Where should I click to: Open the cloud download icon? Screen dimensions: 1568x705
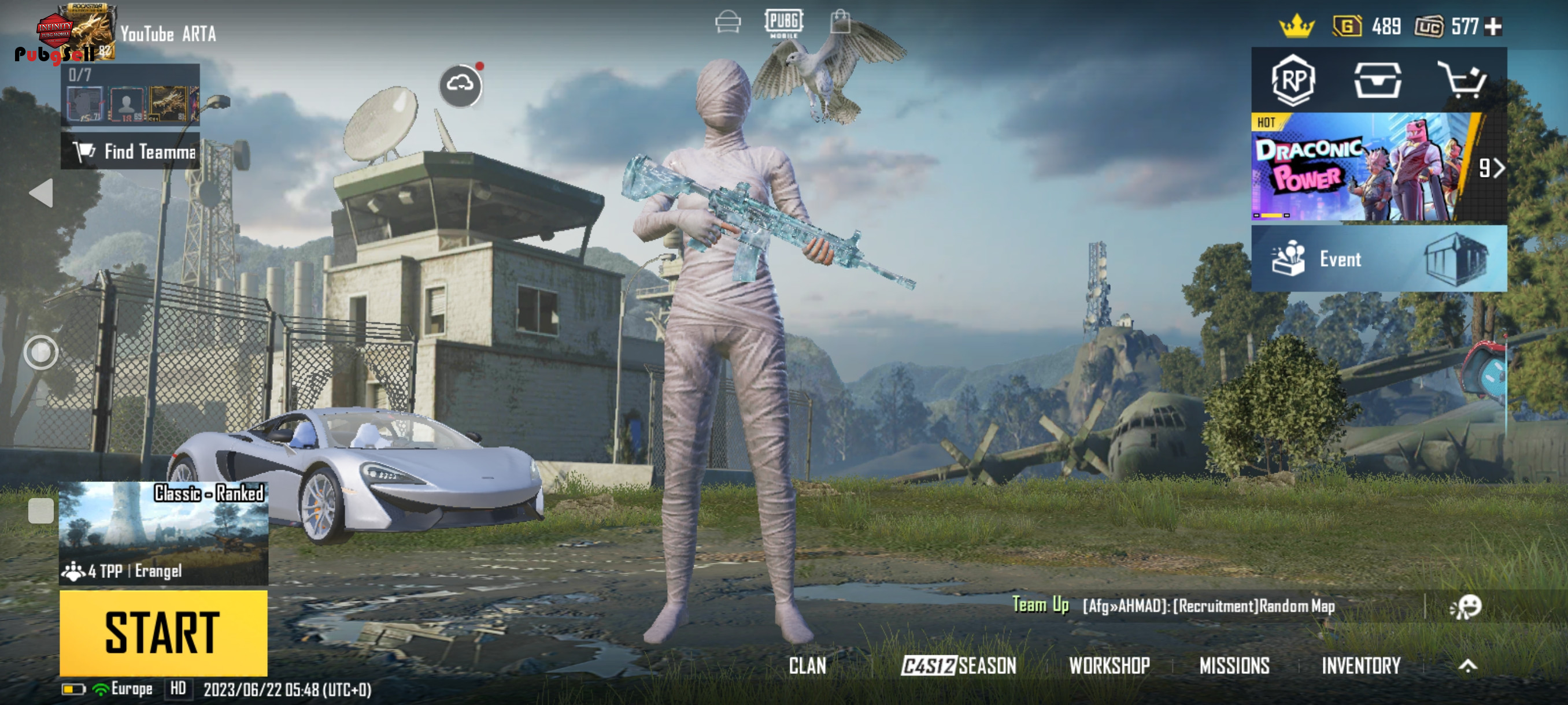coord(460,86)
